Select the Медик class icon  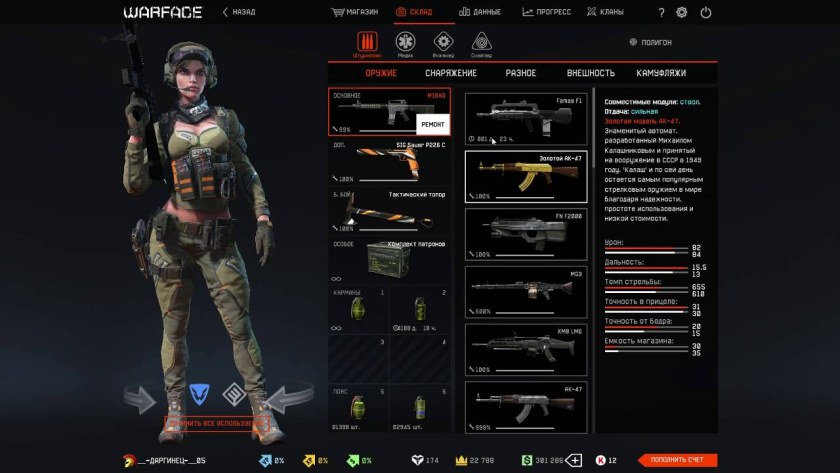point(405,44)
